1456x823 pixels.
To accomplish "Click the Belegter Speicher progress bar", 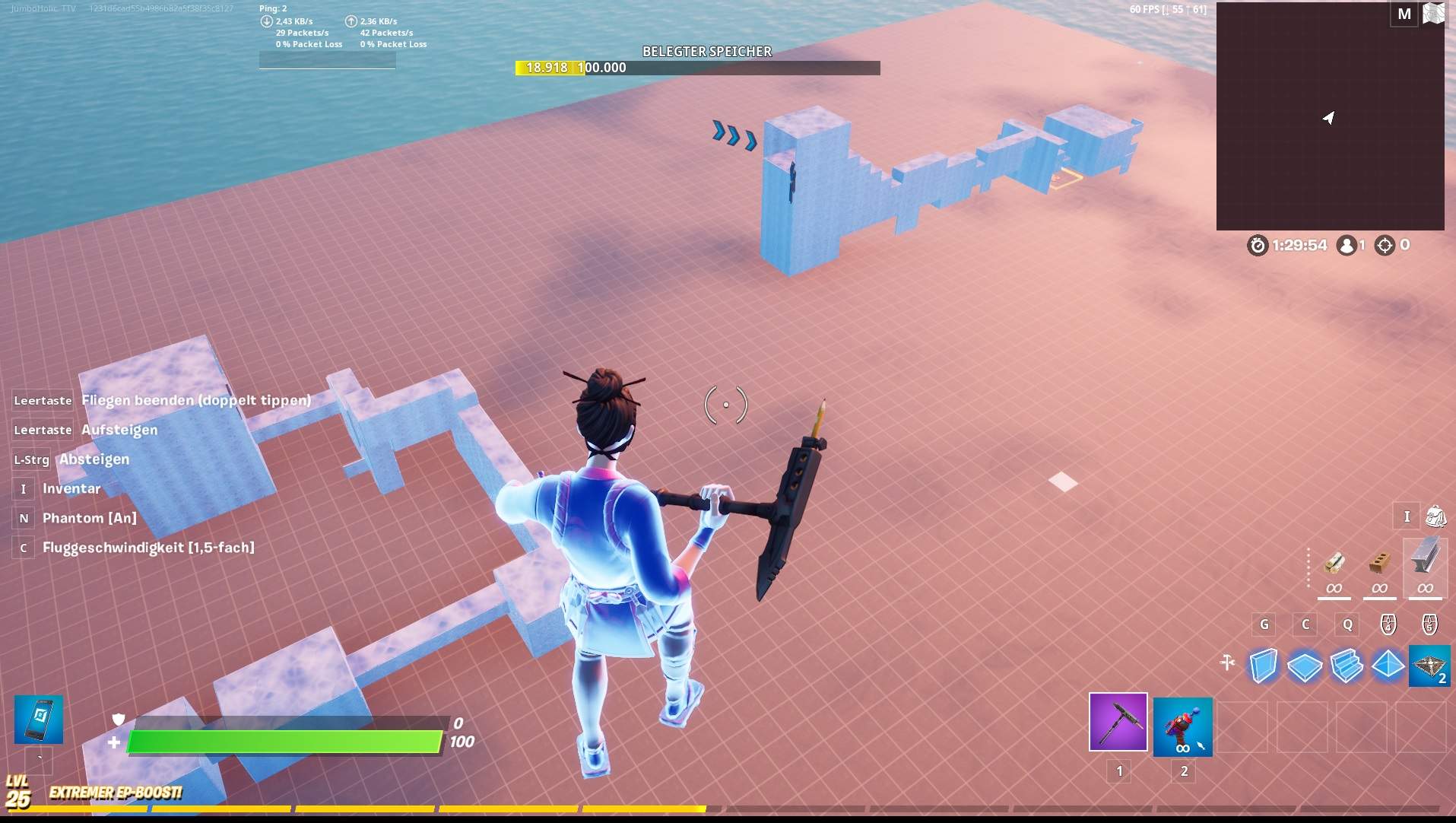I will click(697, 68).
